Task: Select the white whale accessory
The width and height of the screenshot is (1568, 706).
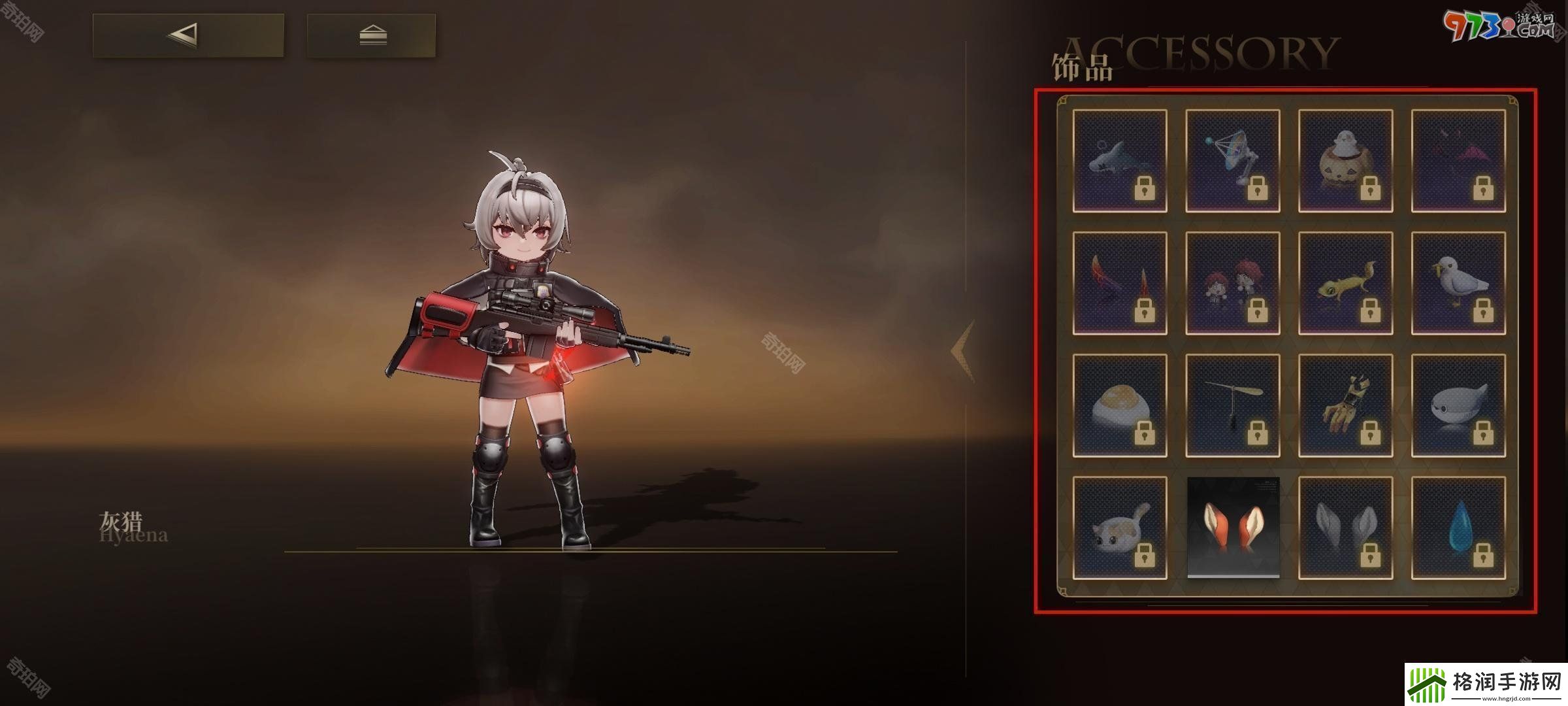Action: pos(1458,405)
